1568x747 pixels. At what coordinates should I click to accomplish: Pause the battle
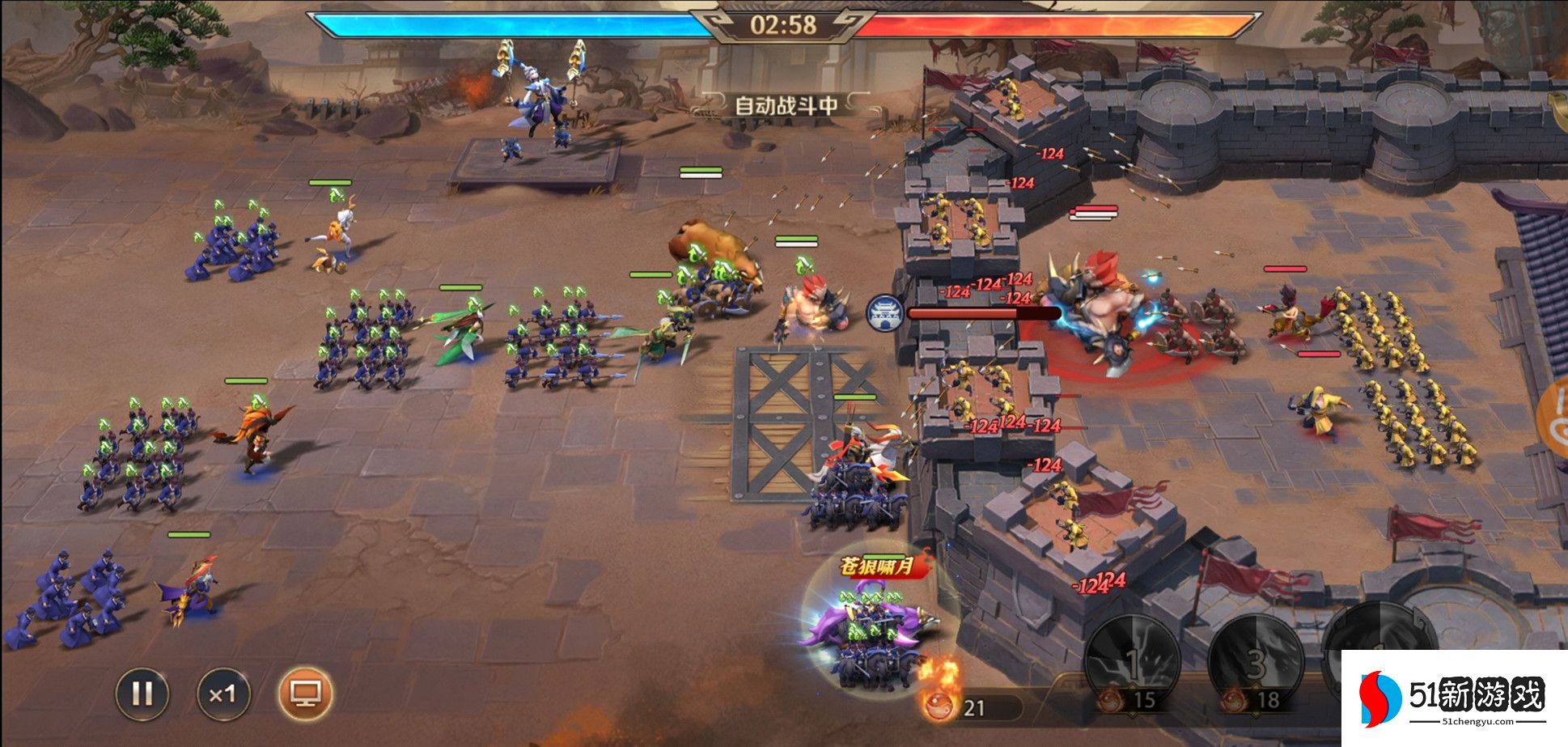[x=142, y=694]
